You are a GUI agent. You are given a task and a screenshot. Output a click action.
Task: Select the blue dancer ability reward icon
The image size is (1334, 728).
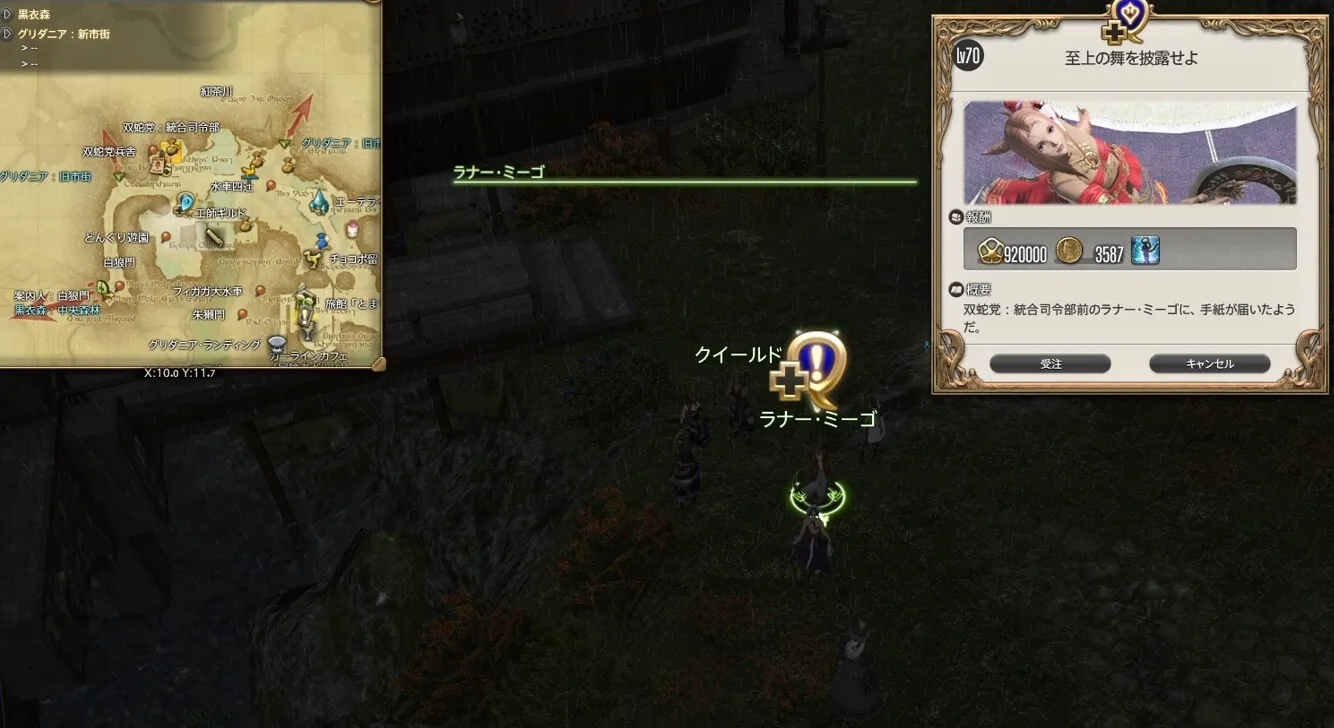click(1145, 251)
